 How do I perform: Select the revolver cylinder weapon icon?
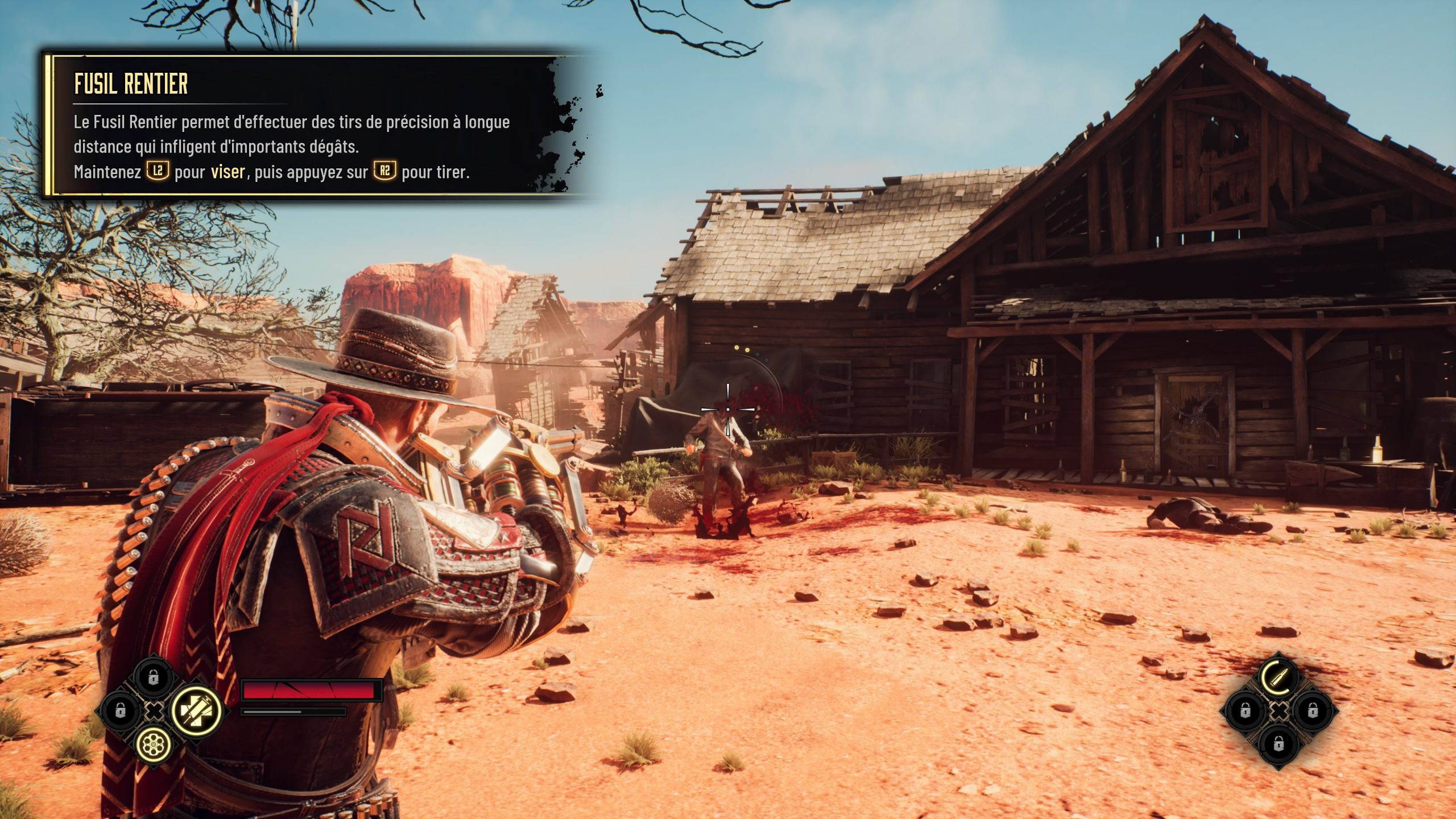pos(153,743)
